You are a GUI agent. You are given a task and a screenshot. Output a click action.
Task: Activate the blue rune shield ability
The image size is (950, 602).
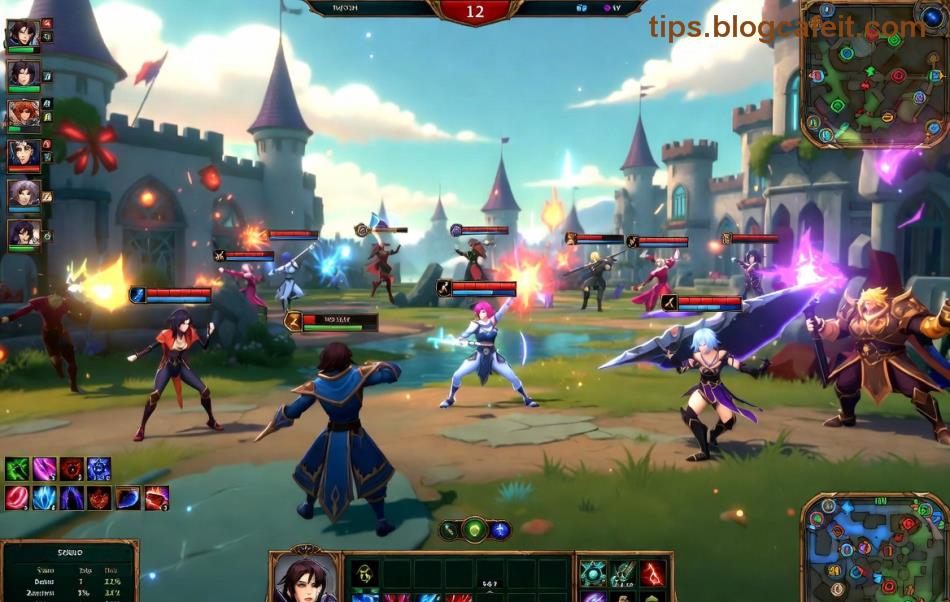click(x=98, y=469)
